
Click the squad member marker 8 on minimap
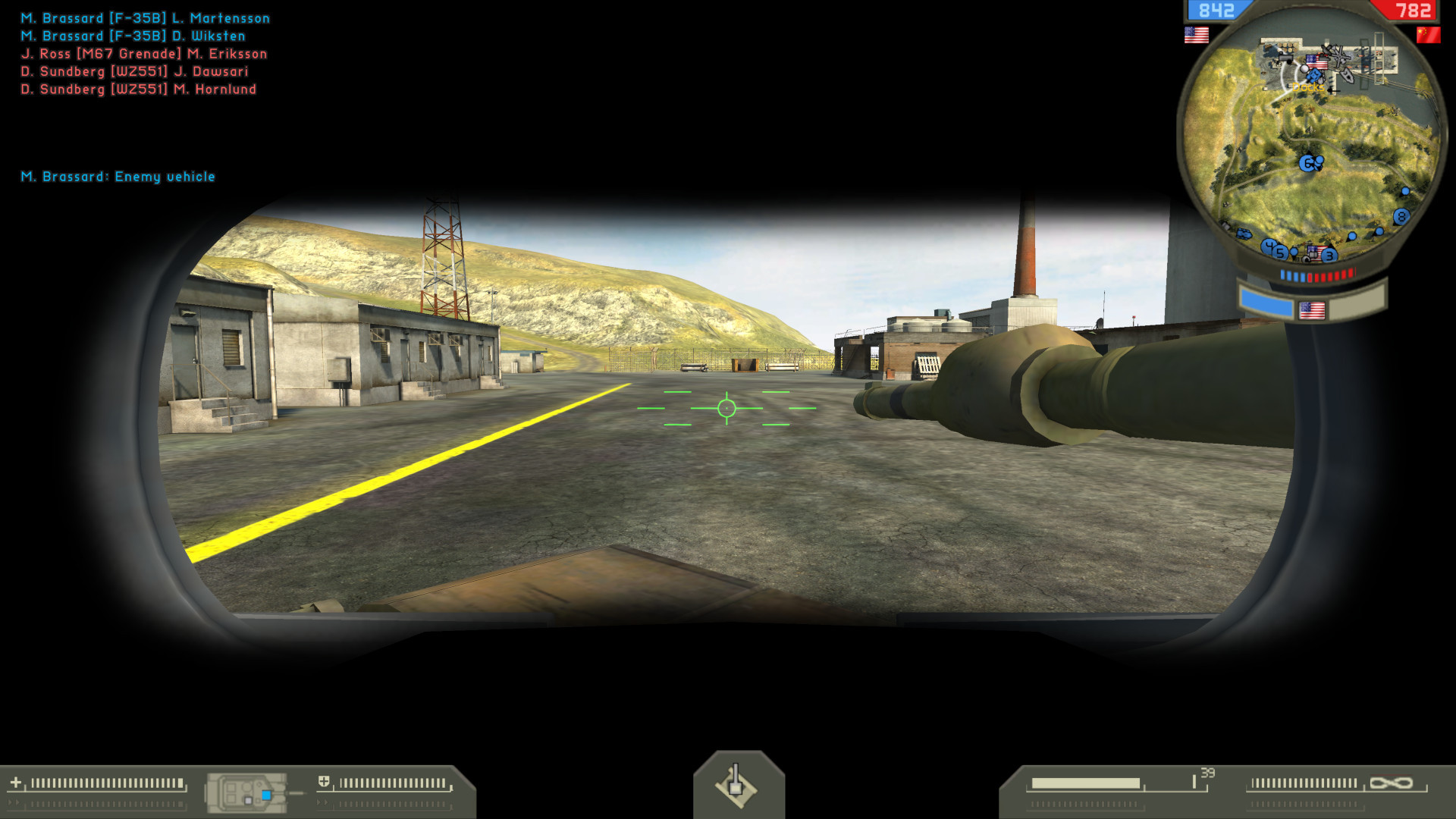(x=1401, y=216)
